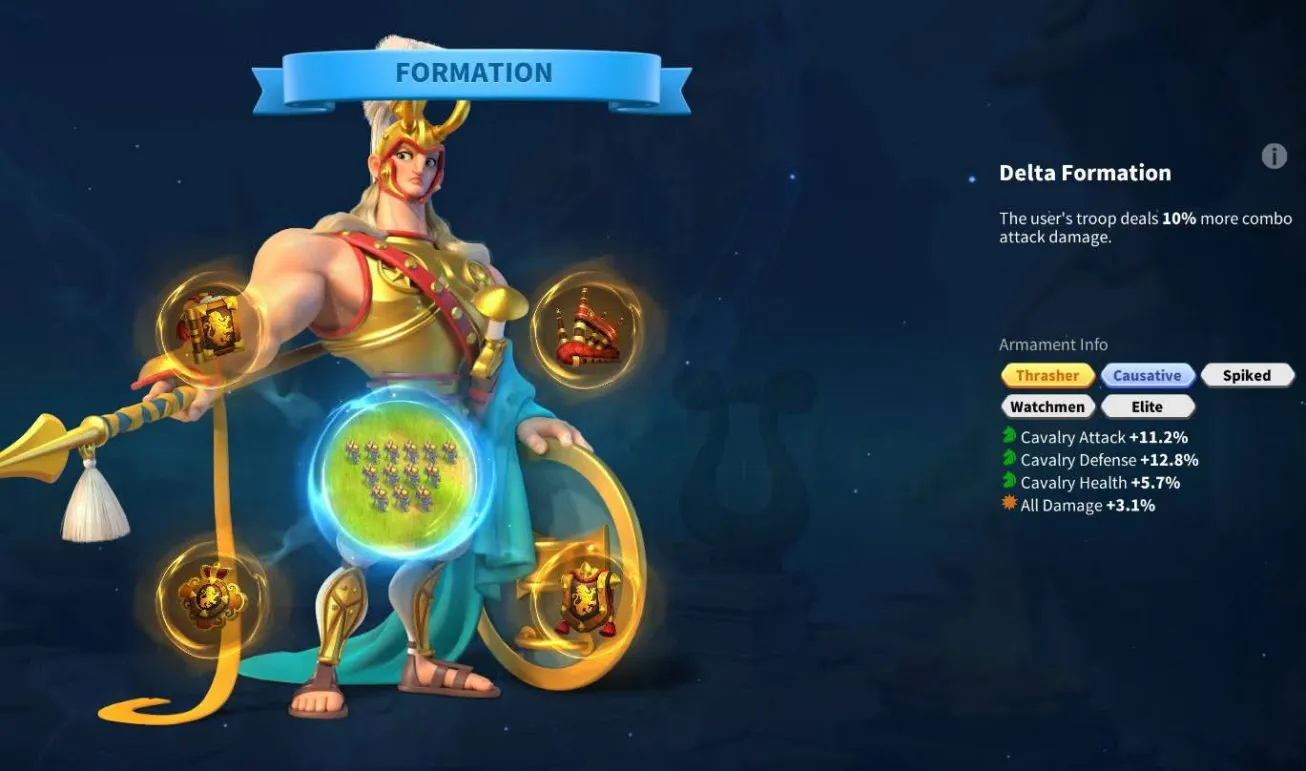View the Elite armament tag
The image size is (1306, 771).
[x=1147, y=407]
